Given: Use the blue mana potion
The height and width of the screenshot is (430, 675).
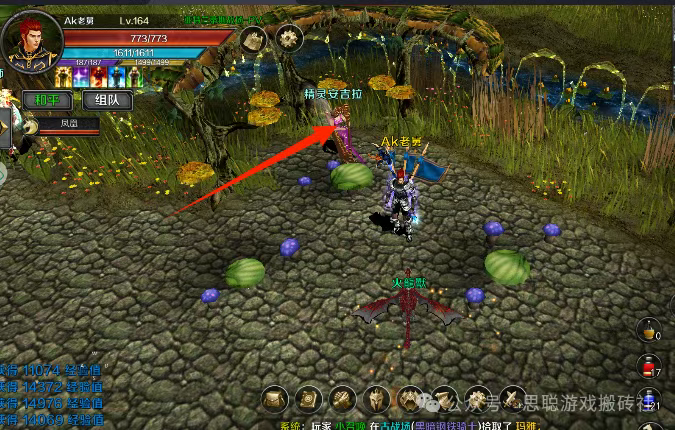Looking at the screenshot, I should pos(648,402).
